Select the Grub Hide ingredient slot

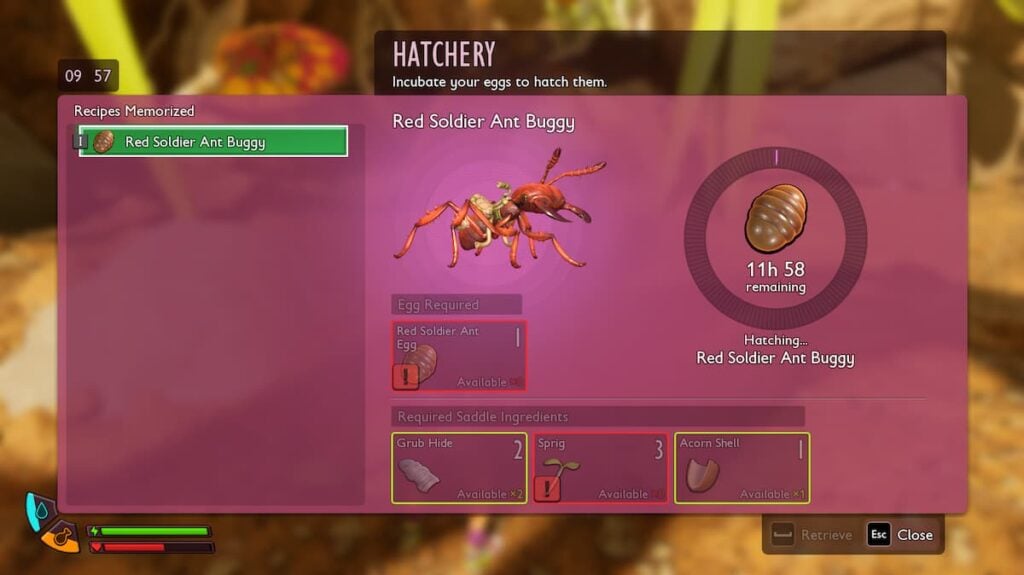pos(458,467)
